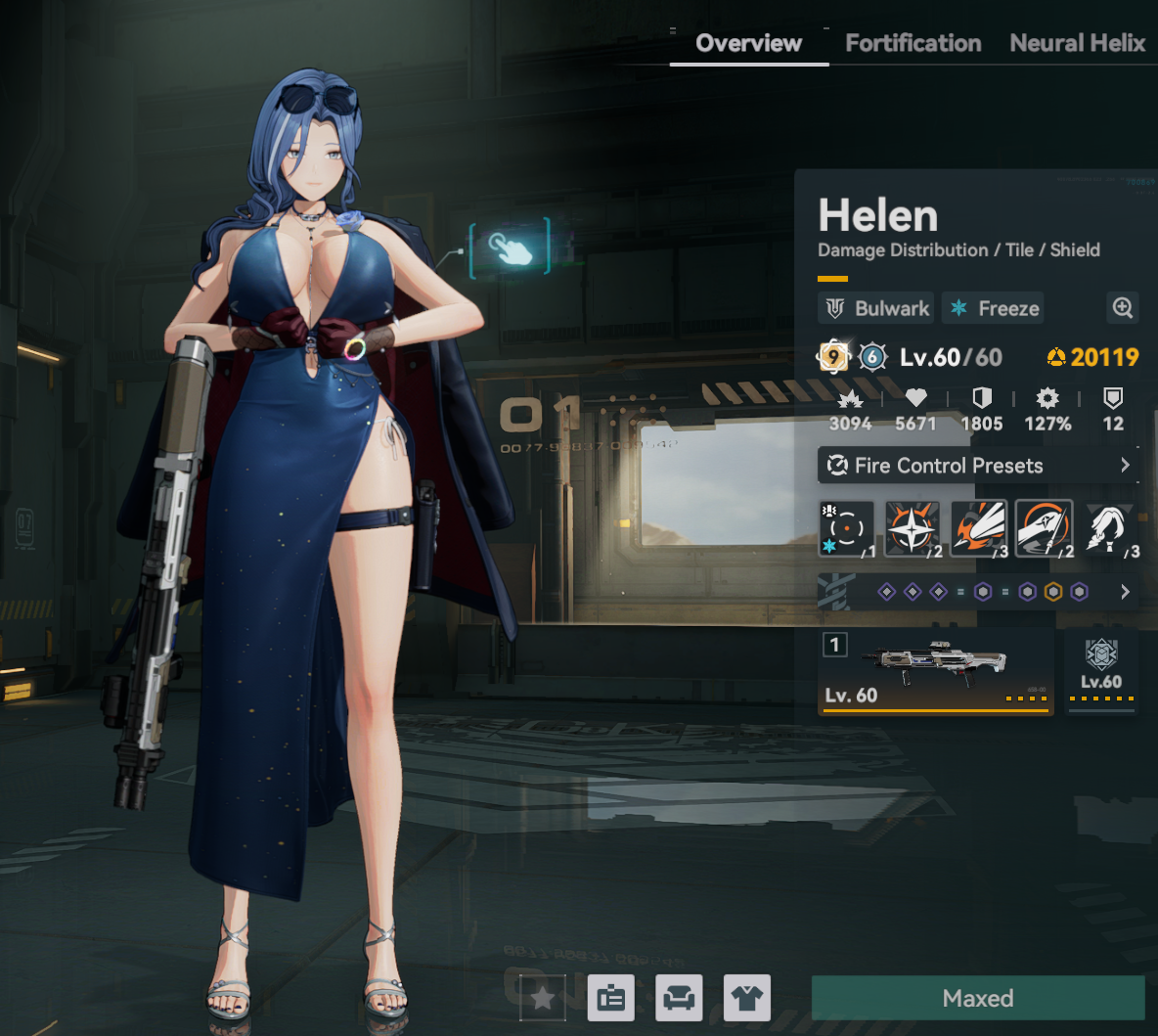View the white-haired portrait skill icon
The image size is (1158, 1036).
point(1109,529)
